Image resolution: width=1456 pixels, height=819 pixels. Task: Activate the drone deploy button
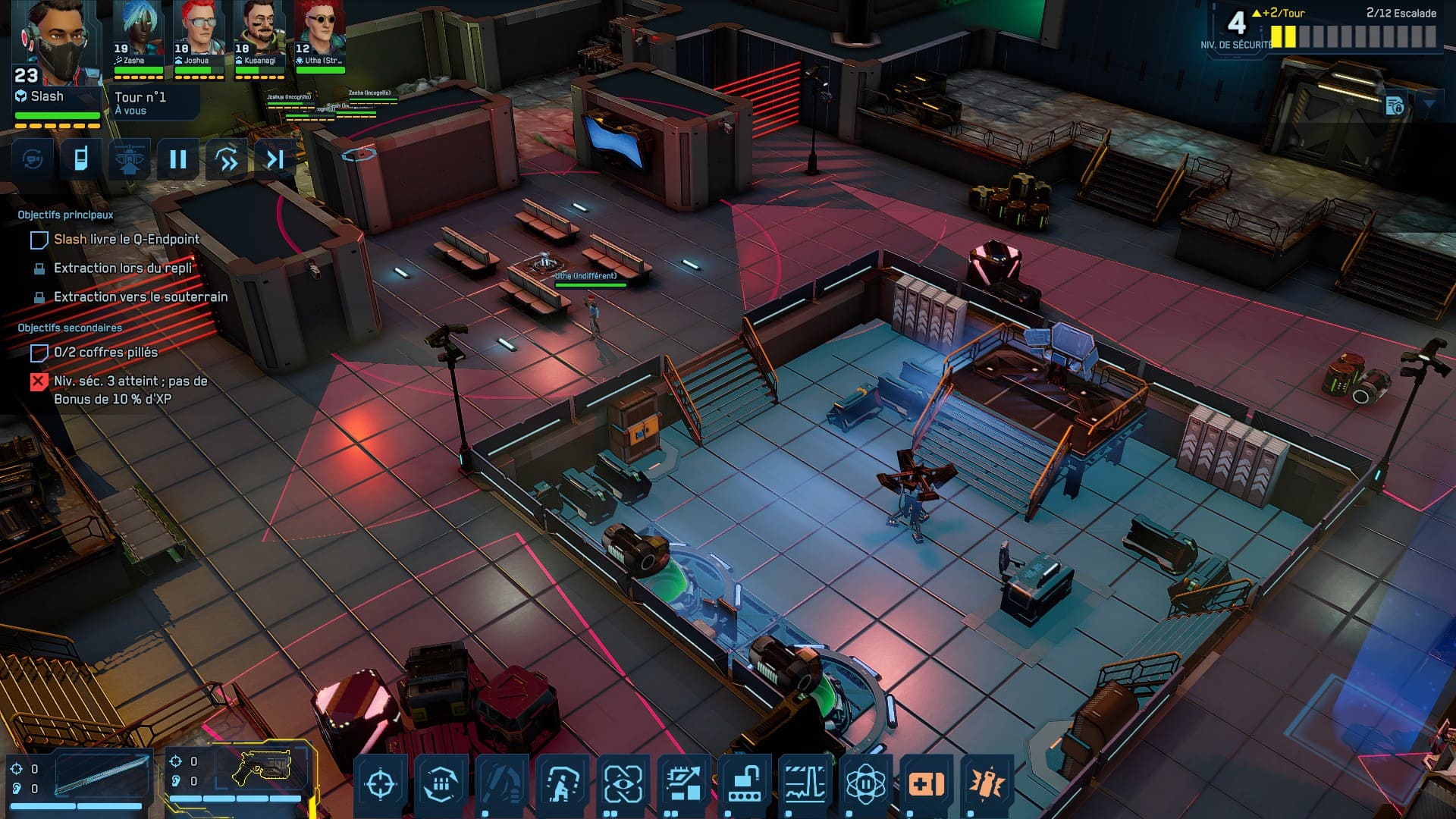tap(129, 158)
